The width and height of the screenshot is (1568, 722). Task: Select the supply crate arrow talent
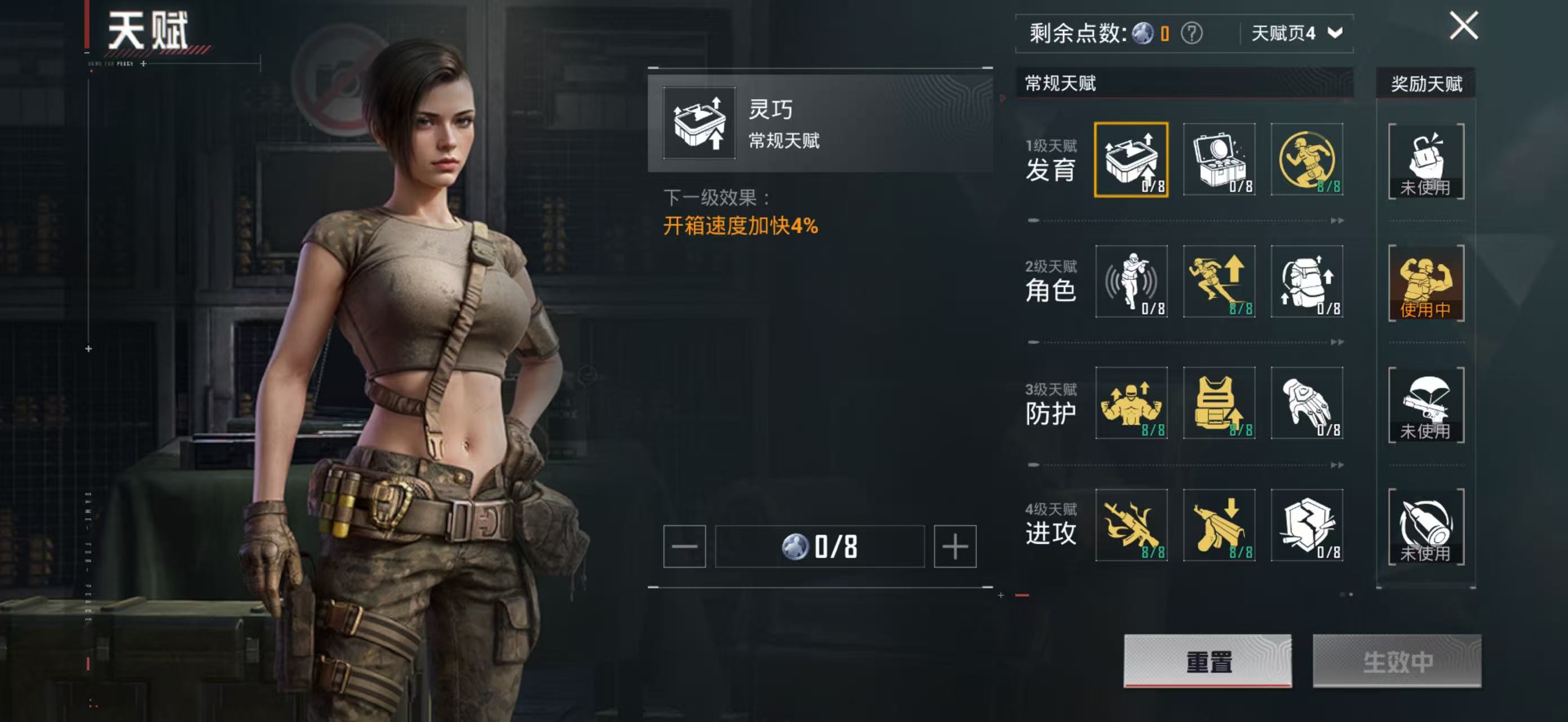coord(1131,160)
